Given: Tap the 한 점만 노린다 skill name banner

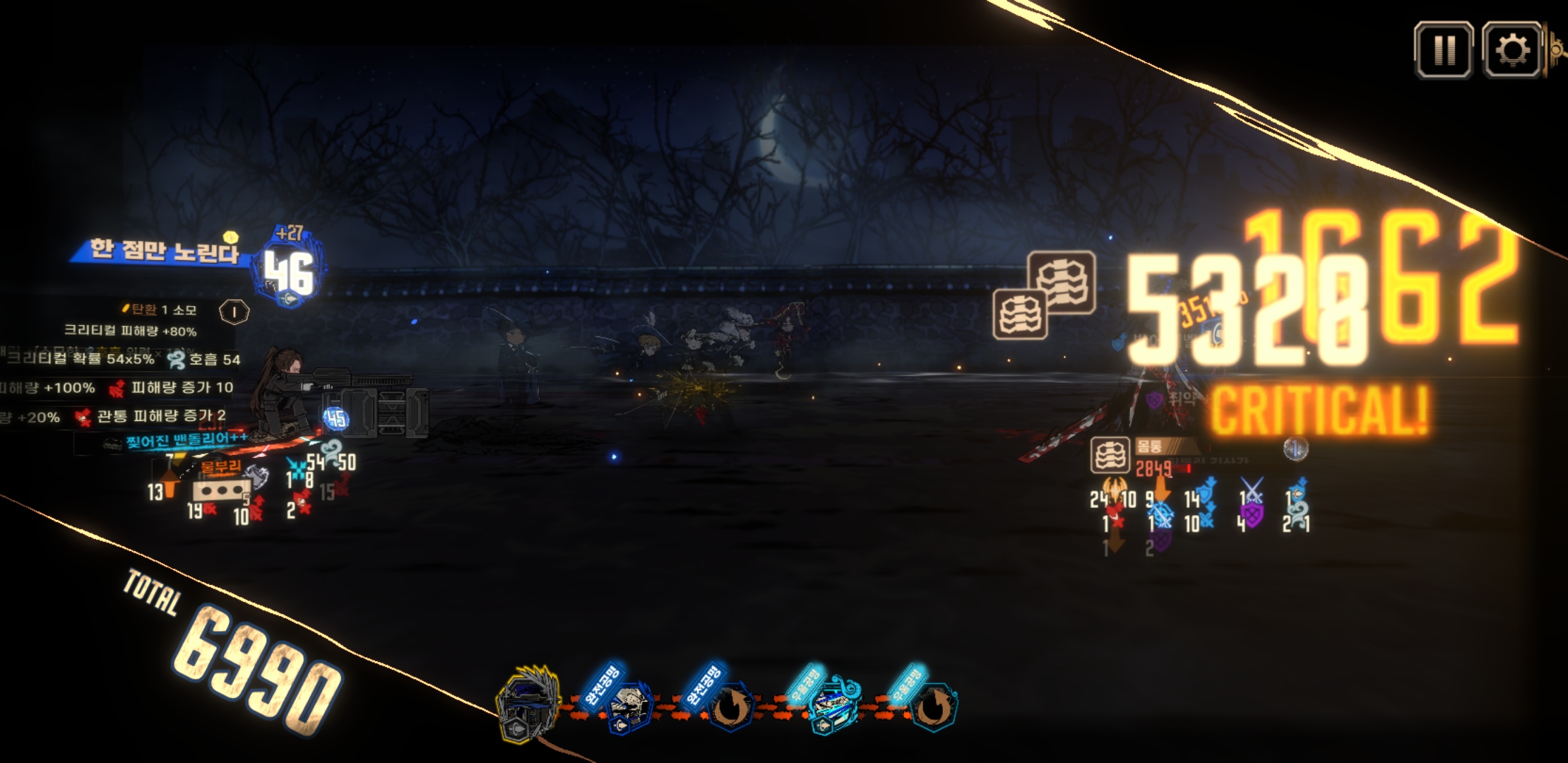Looking at the screenshot, I should [164, 251].
